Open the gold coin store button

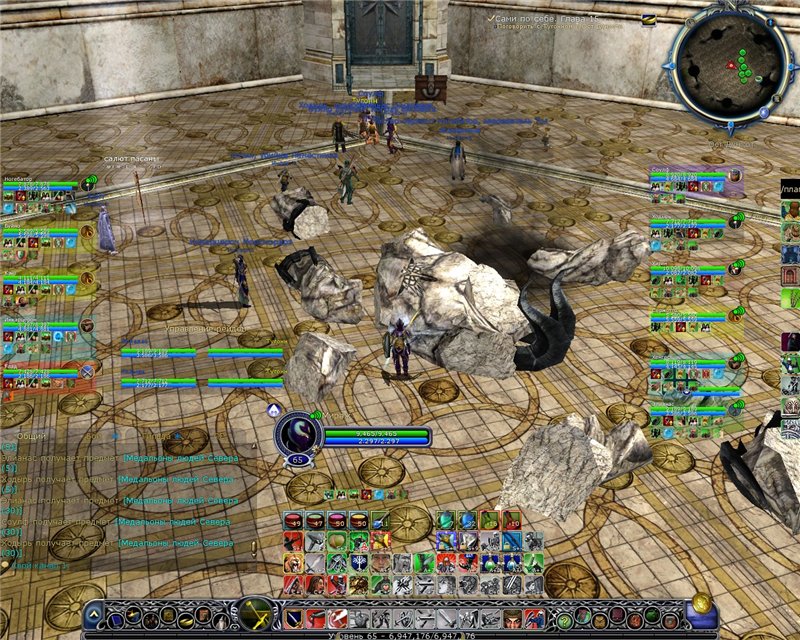[x=701, y=604]
